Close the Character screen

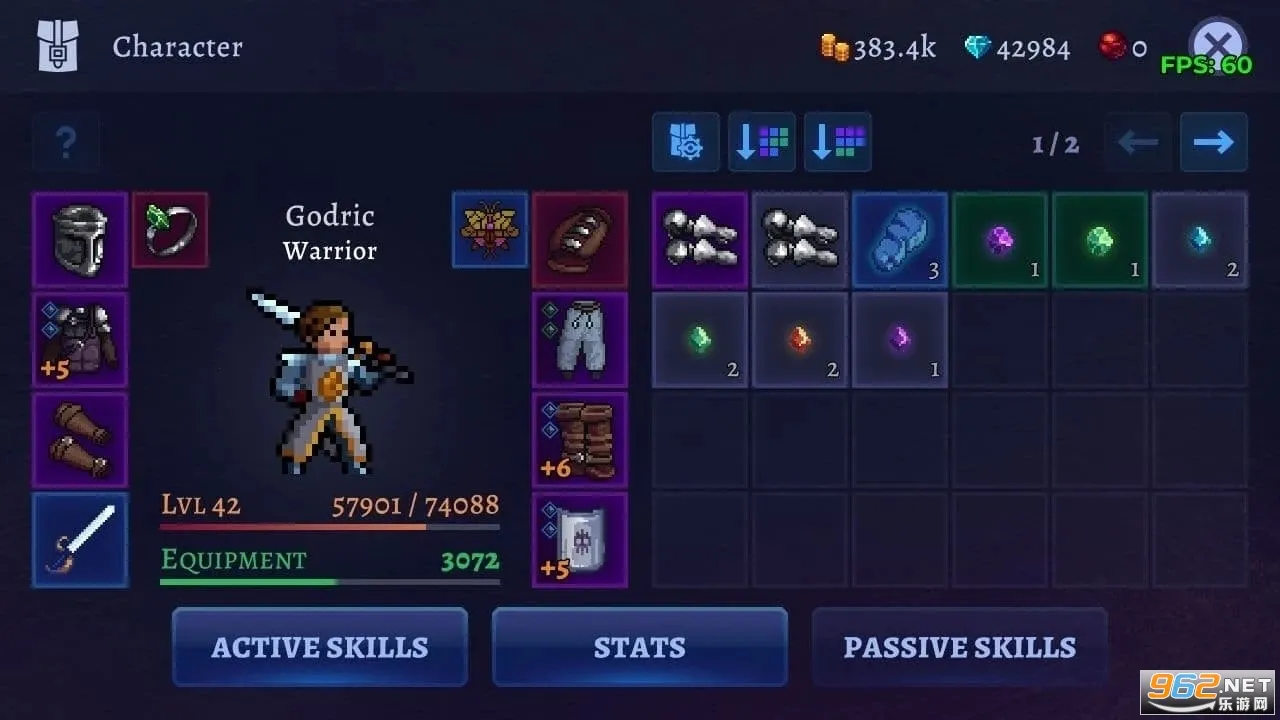[1216, 44]
